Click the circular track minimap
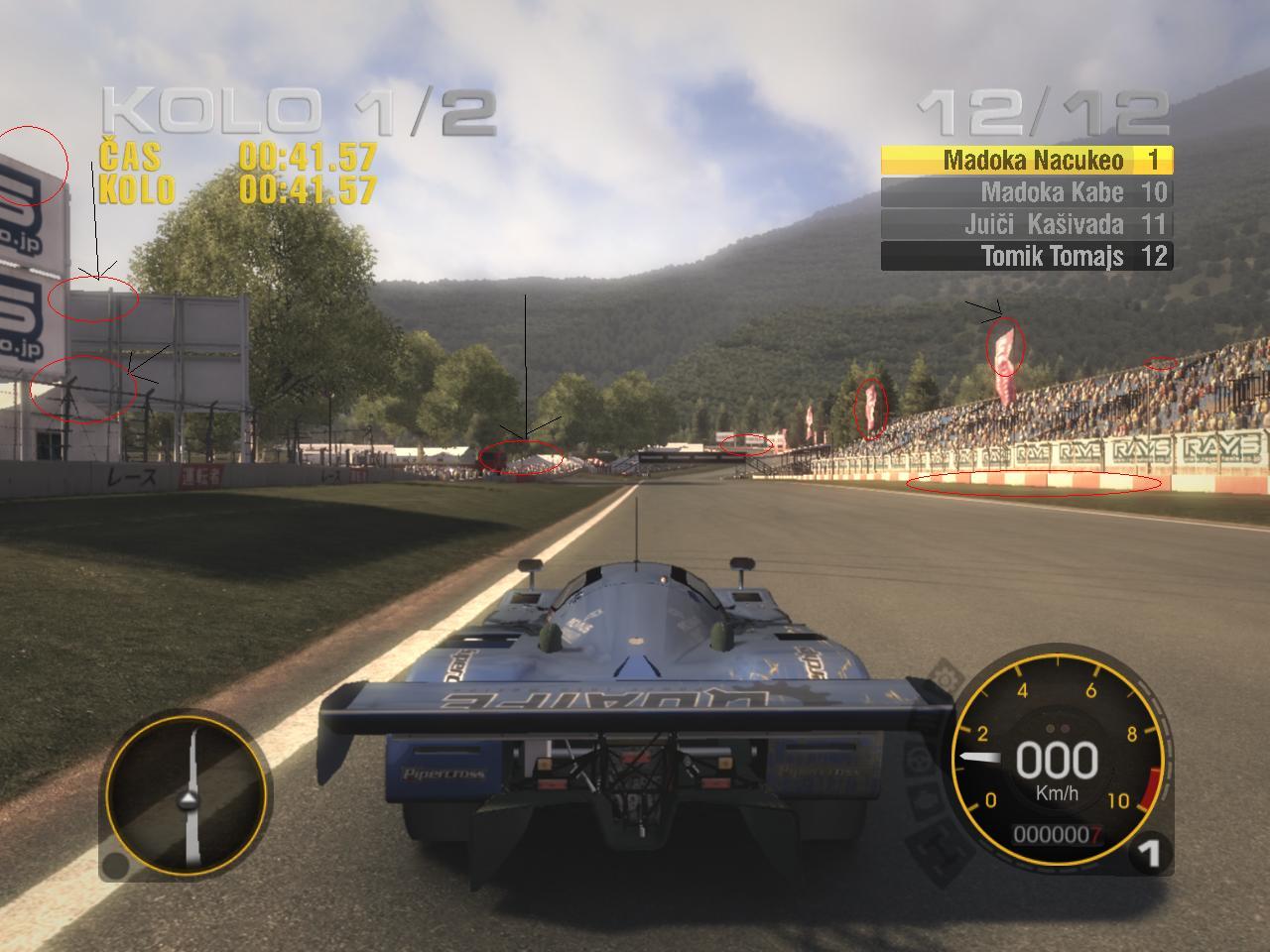 click(x=187, y=796)
